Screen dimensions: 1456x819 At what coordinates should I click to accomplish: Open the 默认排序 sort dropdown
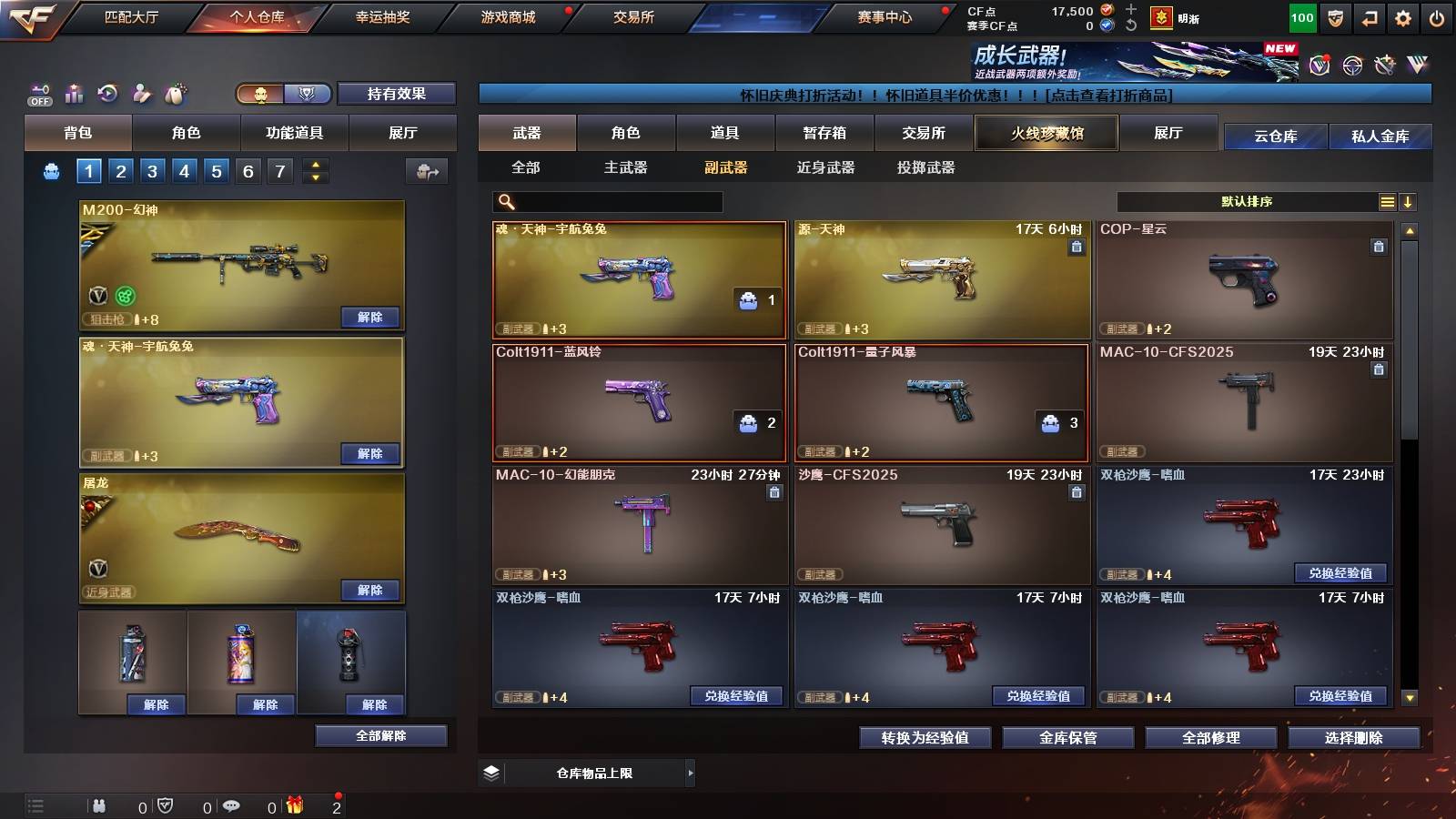click(1247, 201)
